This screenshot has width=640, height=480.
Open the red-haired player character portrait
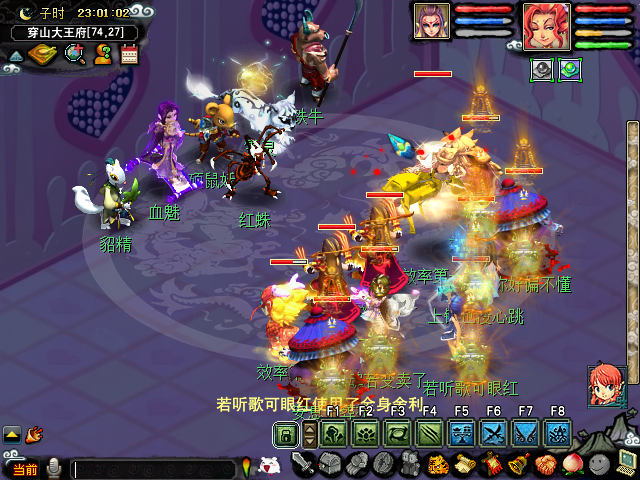pos(546,26)
